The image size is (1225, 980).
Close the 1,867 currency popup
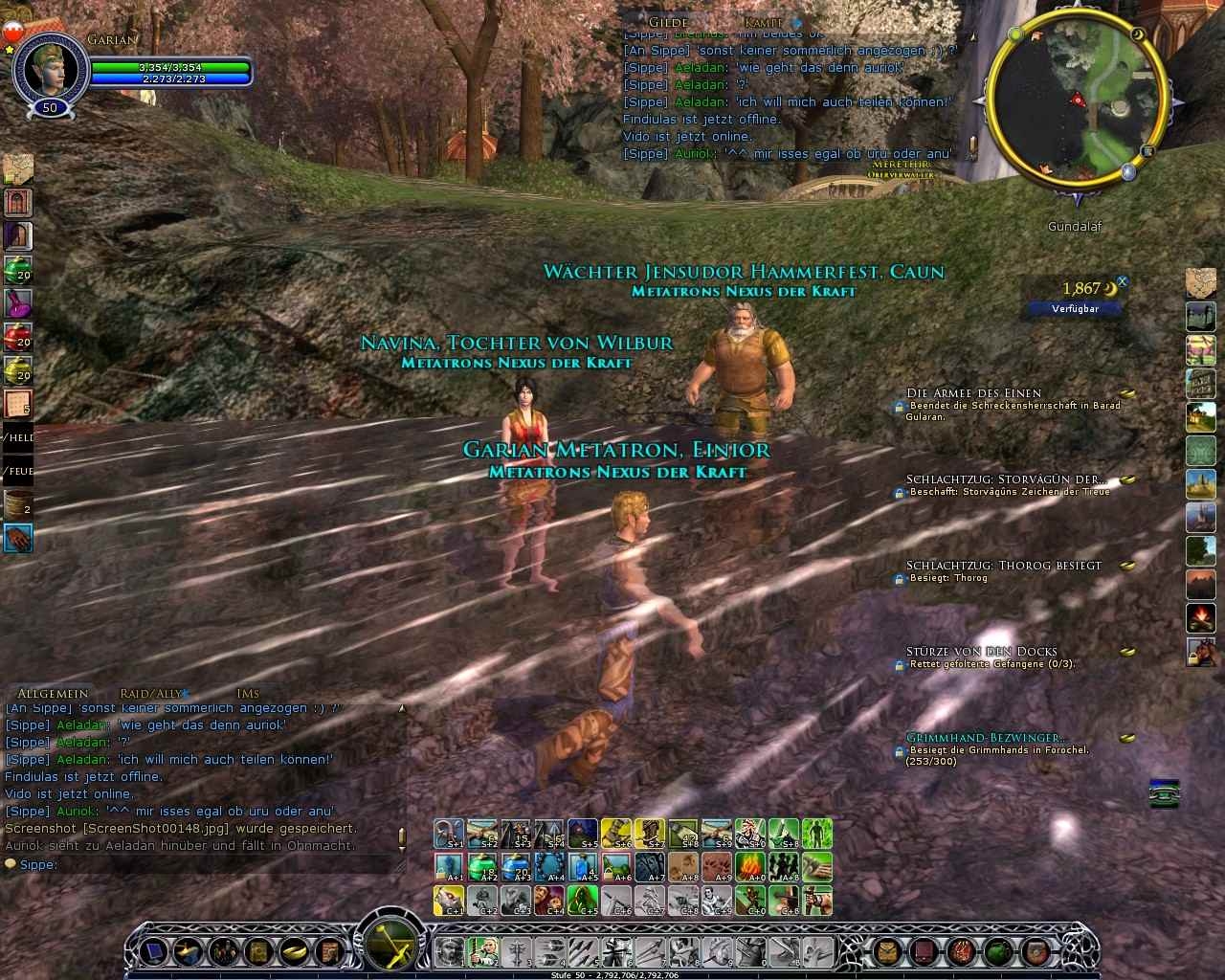click(x=1123, y=282)
